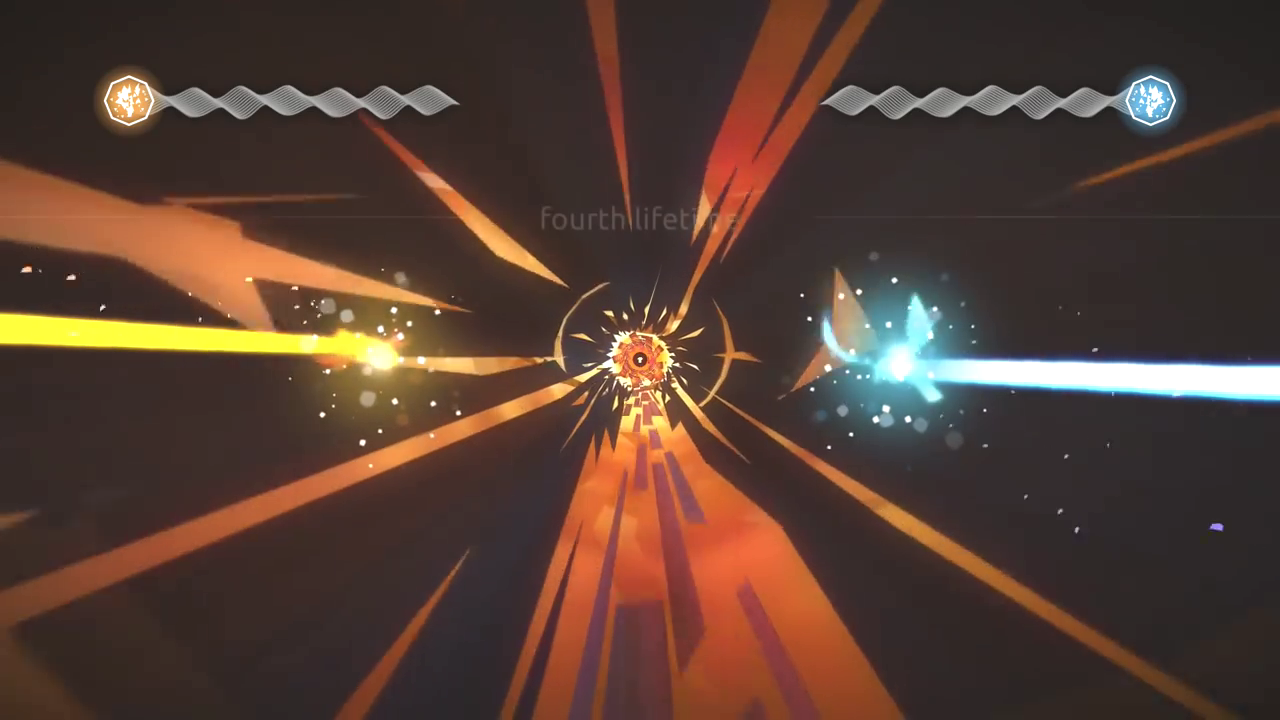Switch to the orange side HUD panel
The width and height of the screenshot is (1280, 720).
[280, 100]
